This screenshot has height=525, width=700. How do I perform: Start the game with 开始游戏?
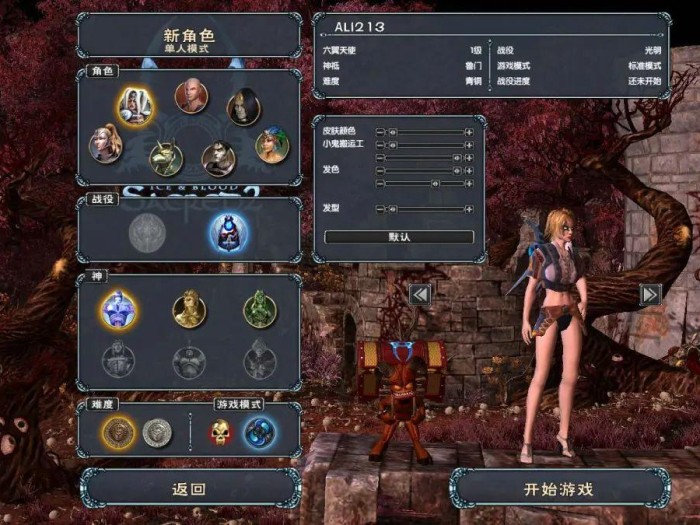[559, 489]
